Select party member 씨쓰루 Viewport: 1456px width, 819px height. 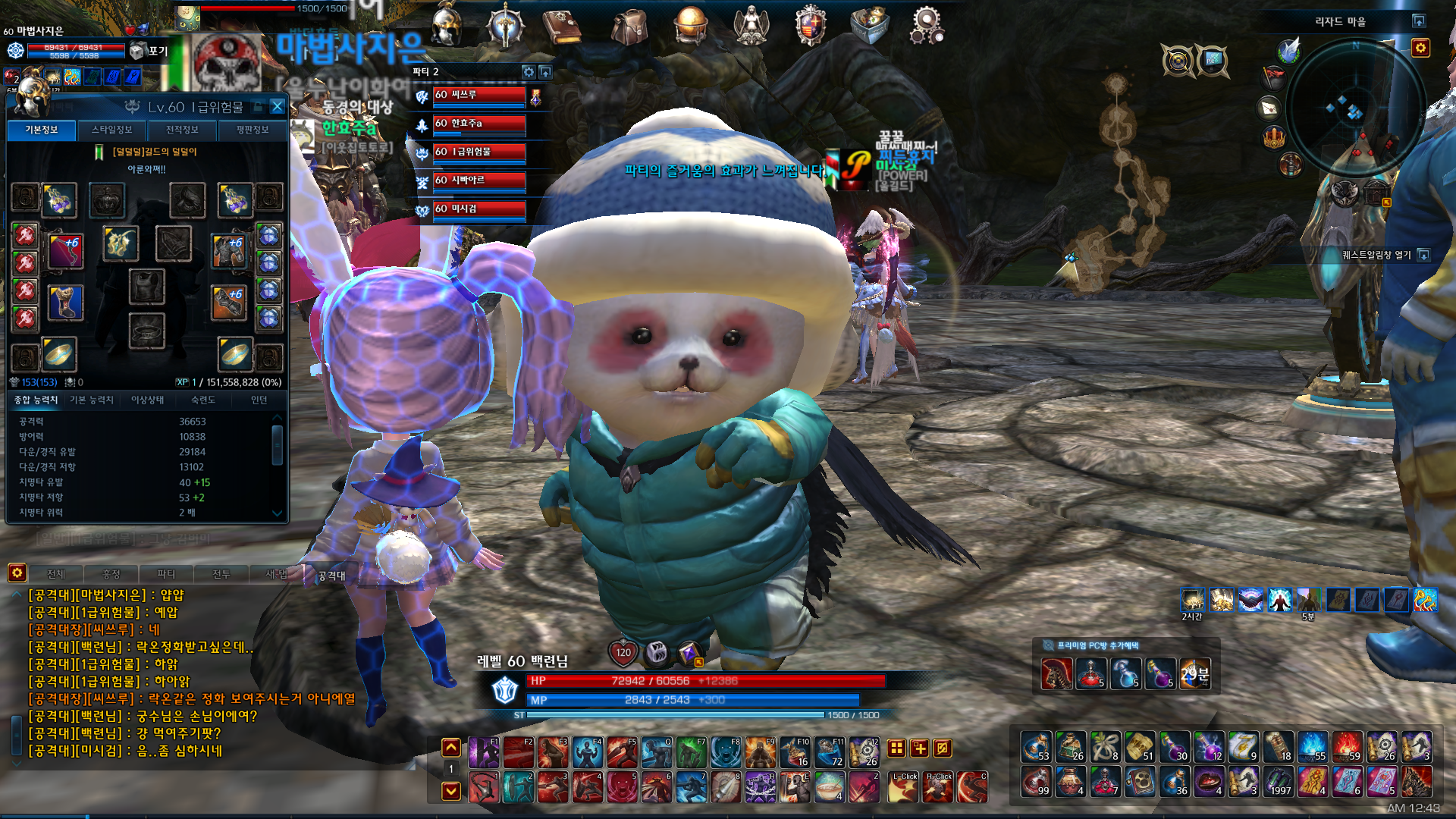[x=478, y=96]
